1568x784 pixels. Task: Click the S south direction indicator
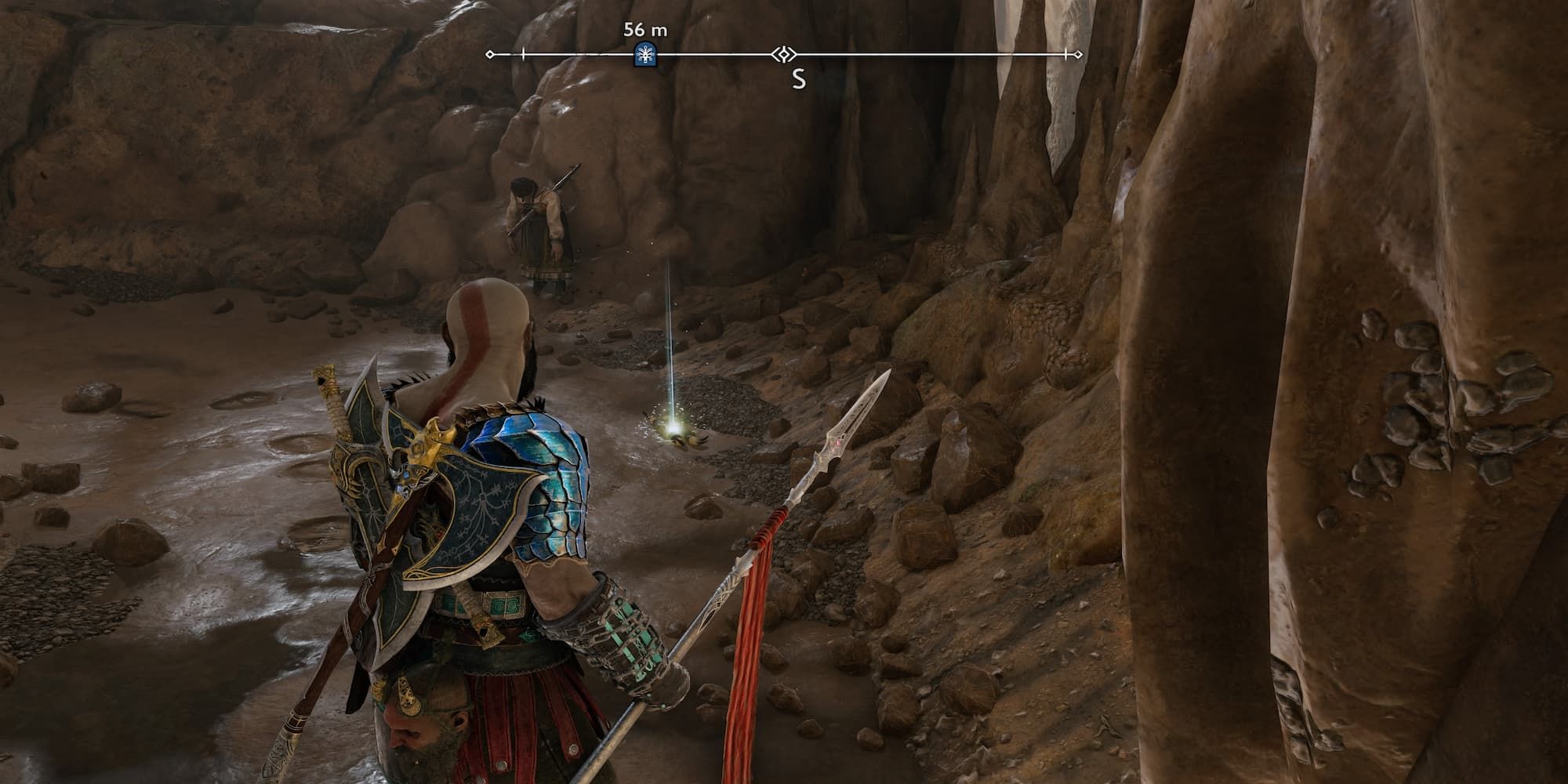[798, 78]
